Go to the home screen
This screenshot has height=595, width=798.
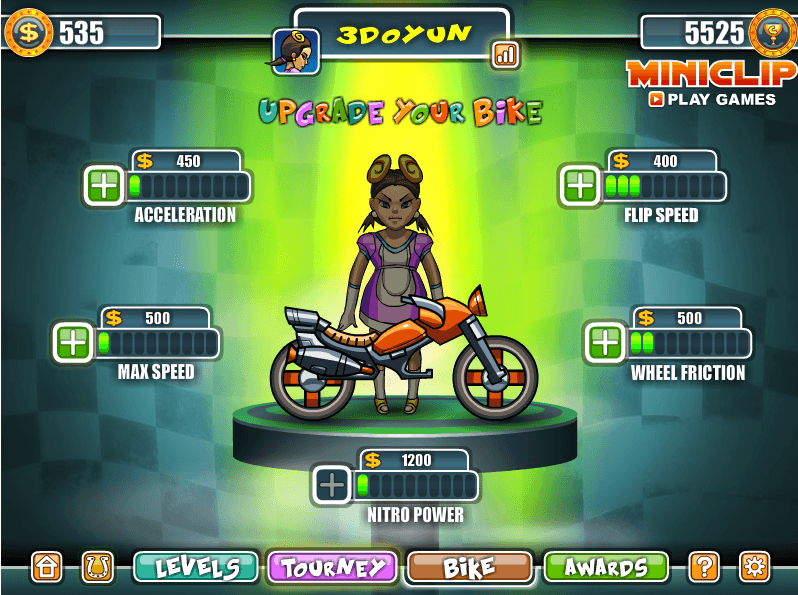(x=47, y=567)
